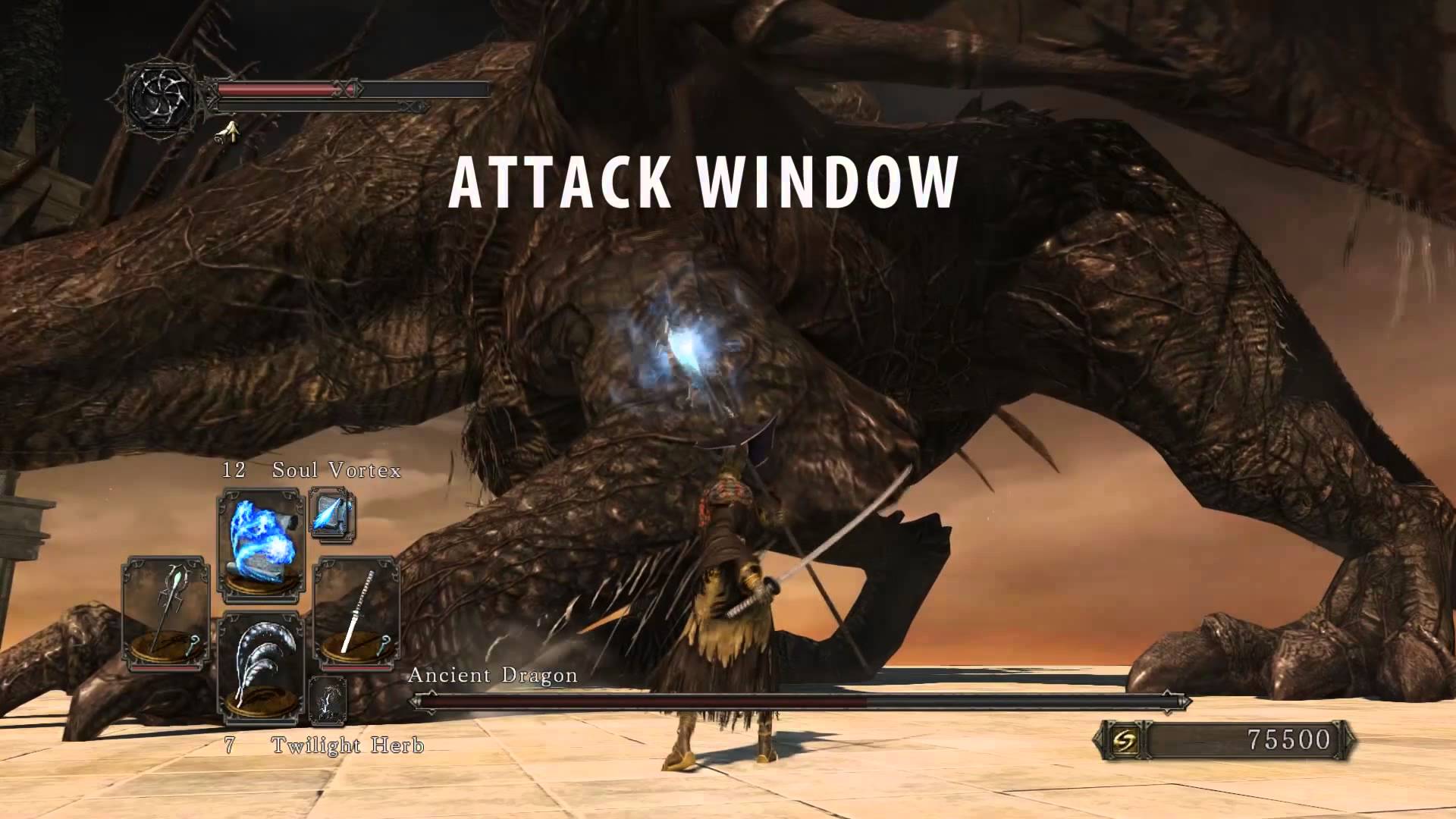Image resolution: width=1456 pixels, height=819 pixels.
Task: Choose the staff in the left-hand slot
Action: [x=165, y=613]
